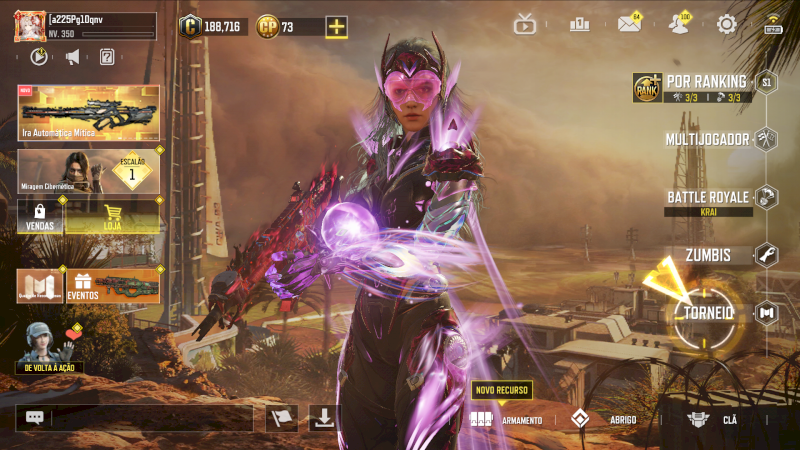The height and width of the screenshot is (450, 800).
Task: Choose the Multijogador mode
Action: [x=708, y=139]
